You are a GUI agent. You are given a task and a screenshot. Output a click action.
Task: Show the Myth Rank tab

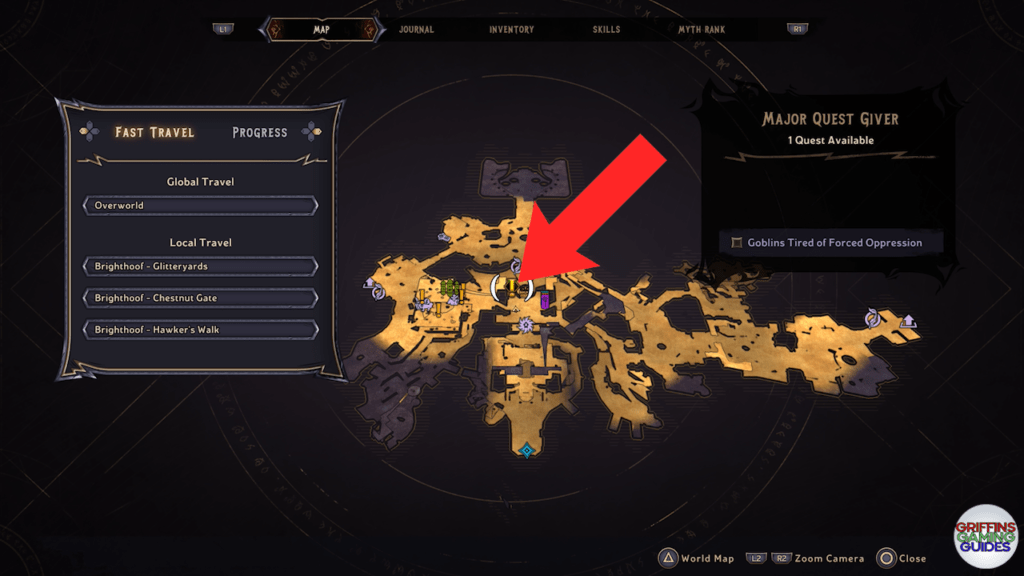click(x=702, y=30)
